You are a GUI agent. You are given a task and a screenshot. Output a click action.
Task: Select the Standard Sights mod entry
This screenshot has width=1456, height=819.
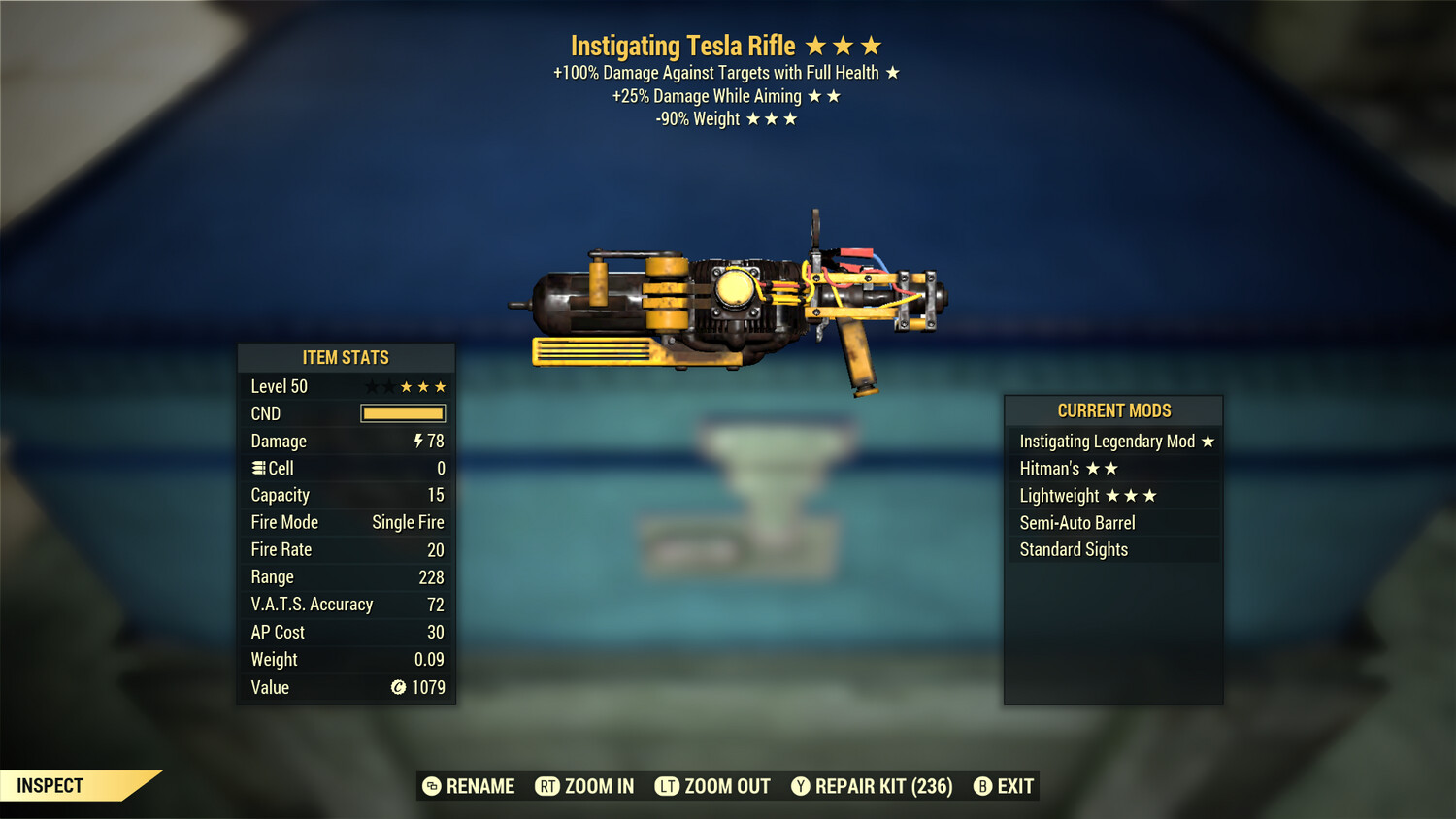[x=1074, y=549]
